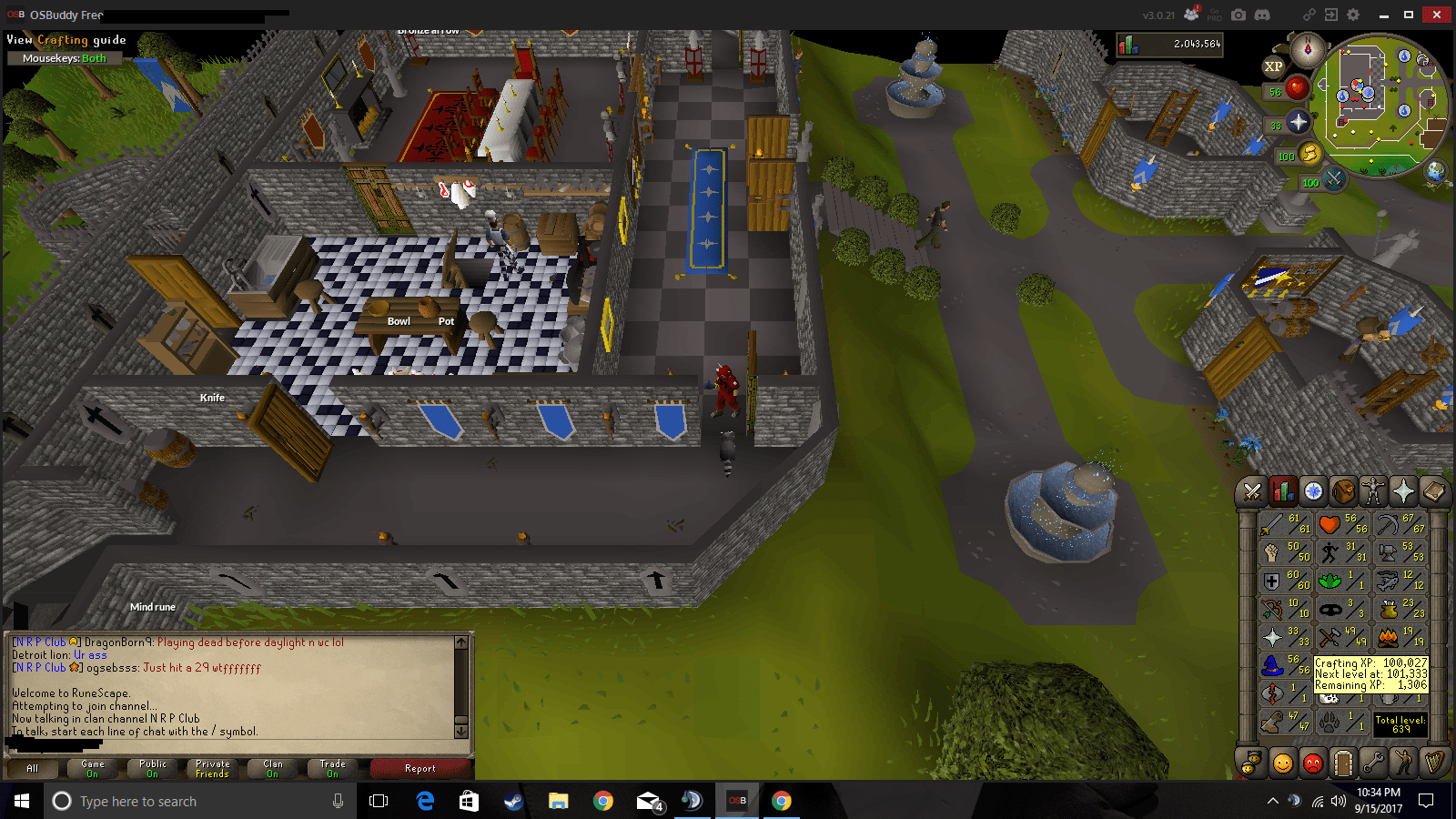Open the Emotes tab smiley icon

[1402, 763]
